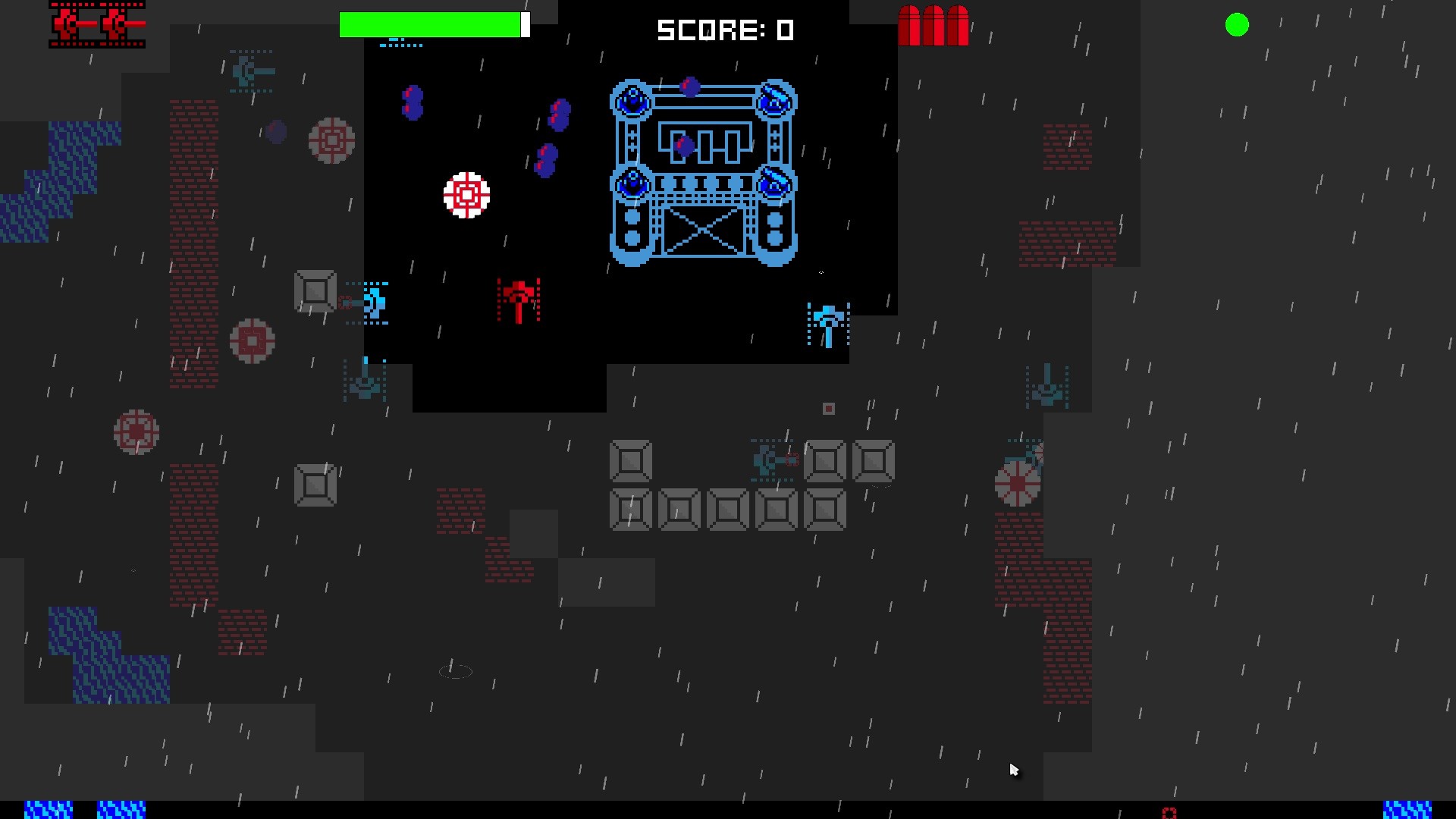Click the three red ammo shells indicator
This screenshot has height=819, width=1456.
934,27
